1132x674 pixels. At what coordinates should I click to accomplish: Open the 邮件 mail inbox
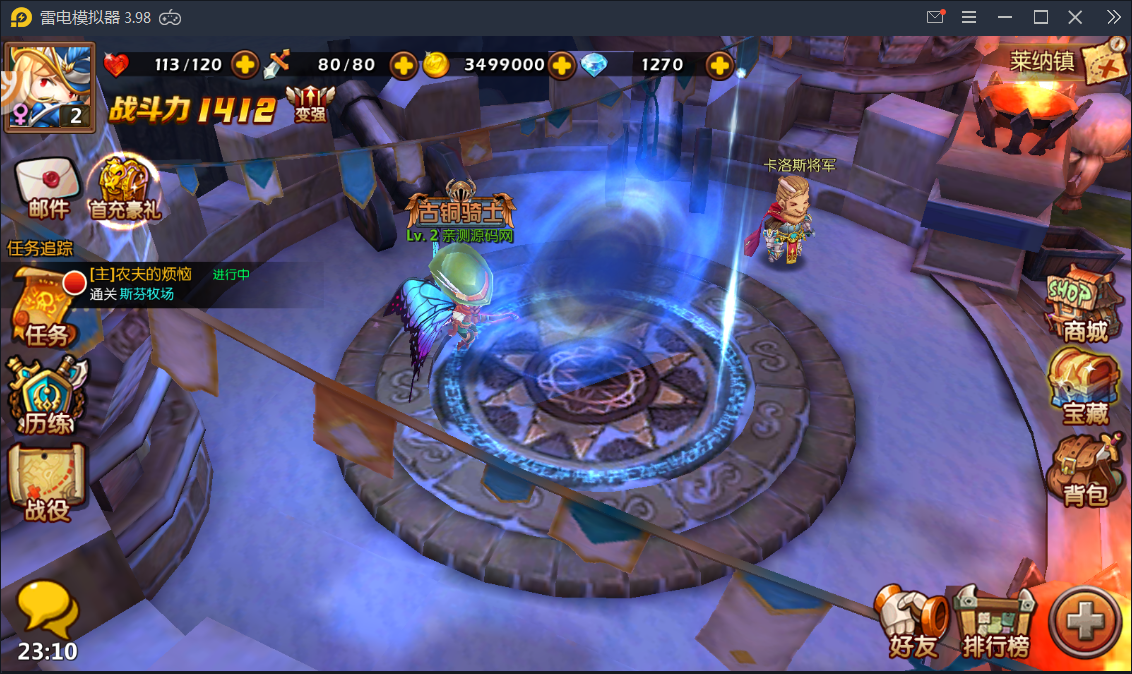[x=48, y=188]
